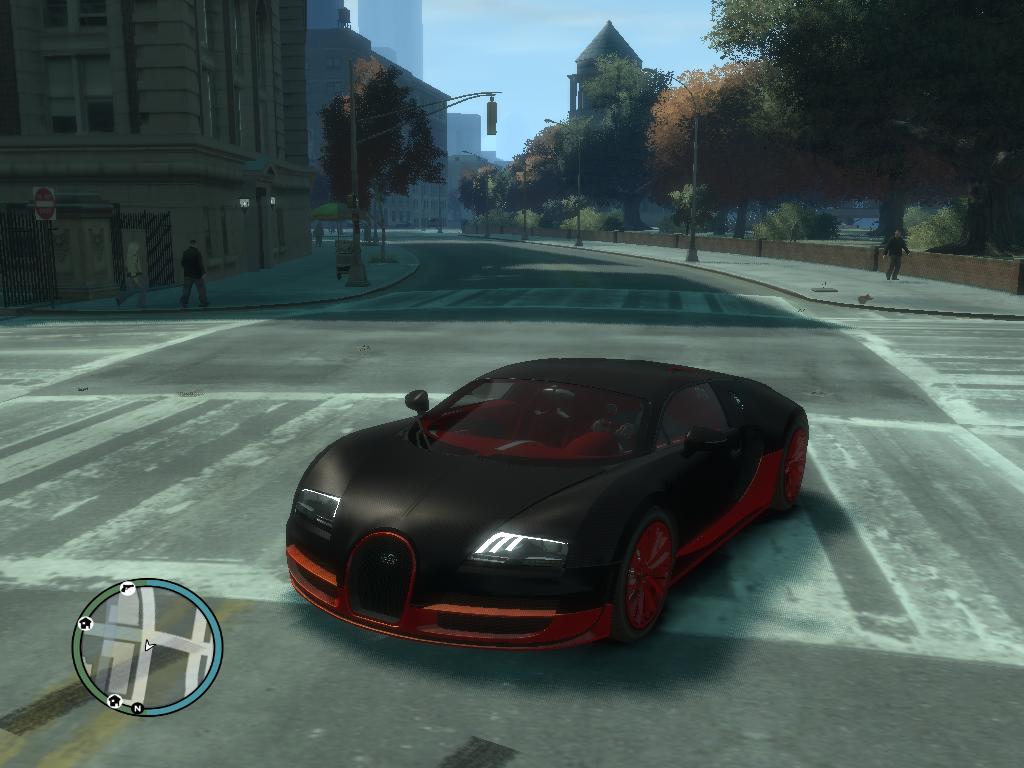Screen dimensions: 1024x768
Task: Select the north compass marker on the minimap
Action: (138, 708)
